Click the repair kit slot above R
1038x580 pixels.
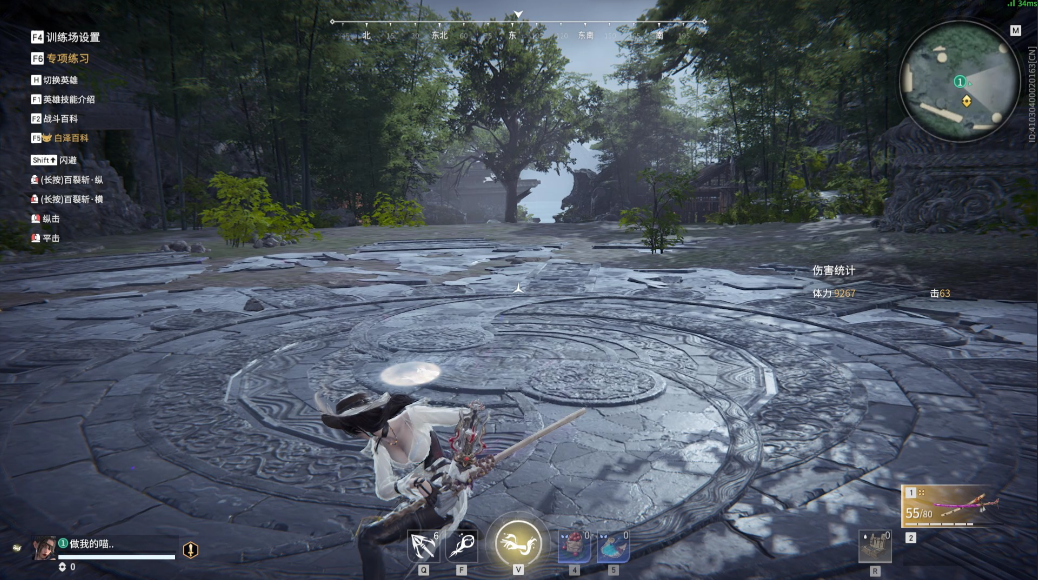(875, 546)
